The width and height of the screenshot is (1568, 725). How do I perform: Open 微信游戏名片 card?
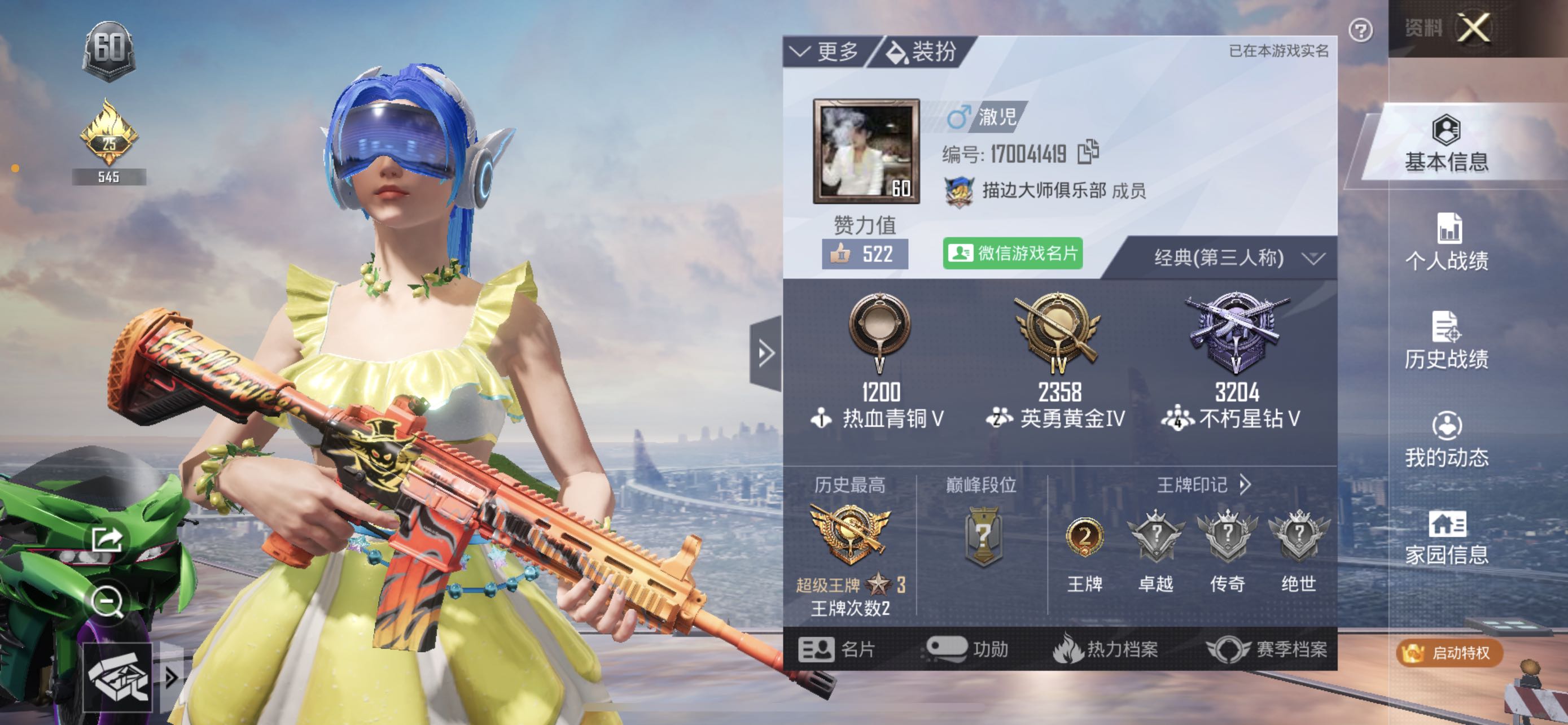point(1013,253)
